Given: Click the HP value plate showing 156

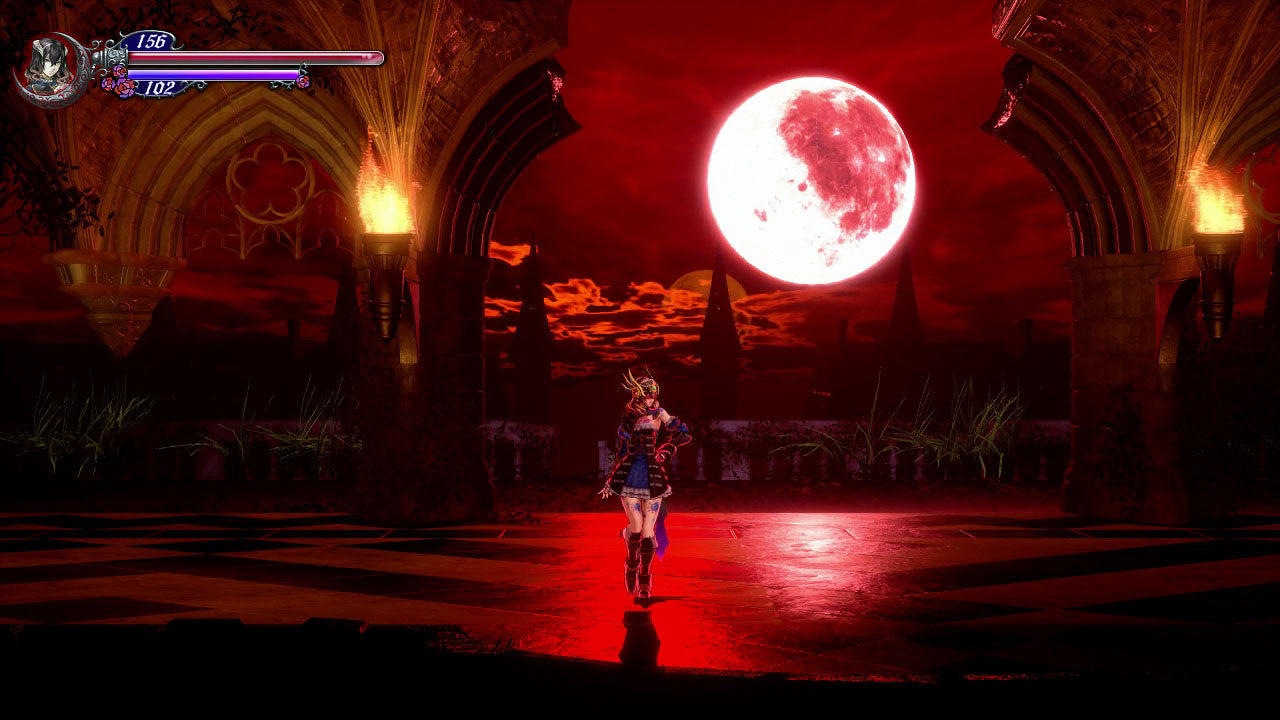Looking at the screenshot, I should (151, 41).
